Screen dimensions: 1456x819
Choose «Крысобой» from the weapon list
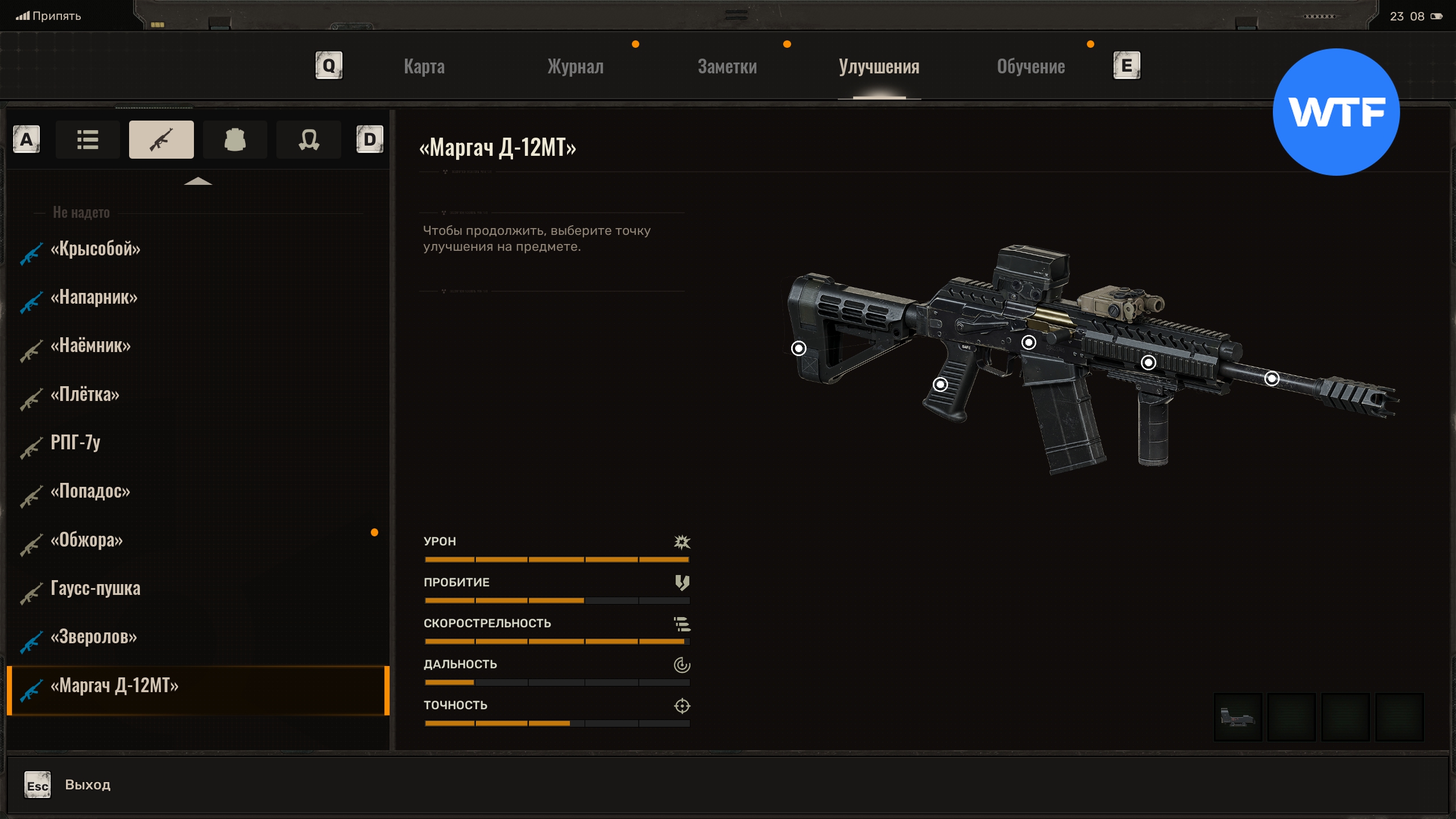point(96,249)
